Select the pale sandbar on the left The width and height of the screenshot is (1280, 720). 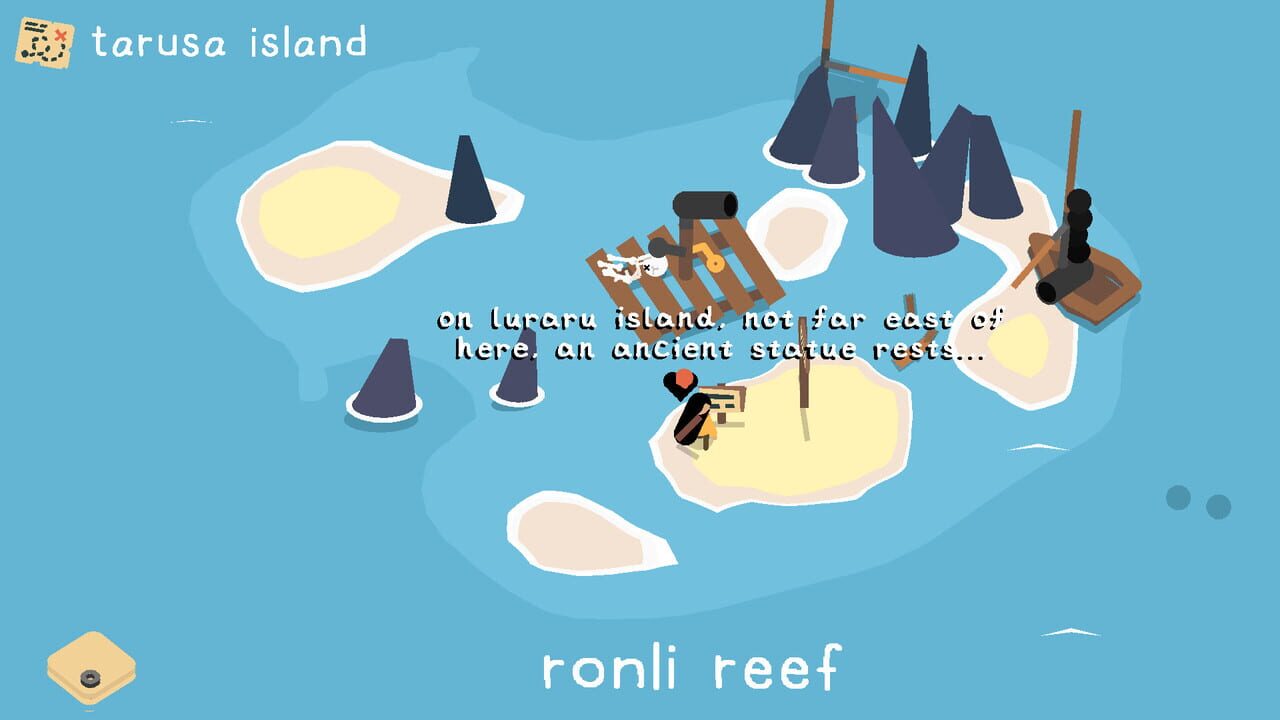[330, 210]
